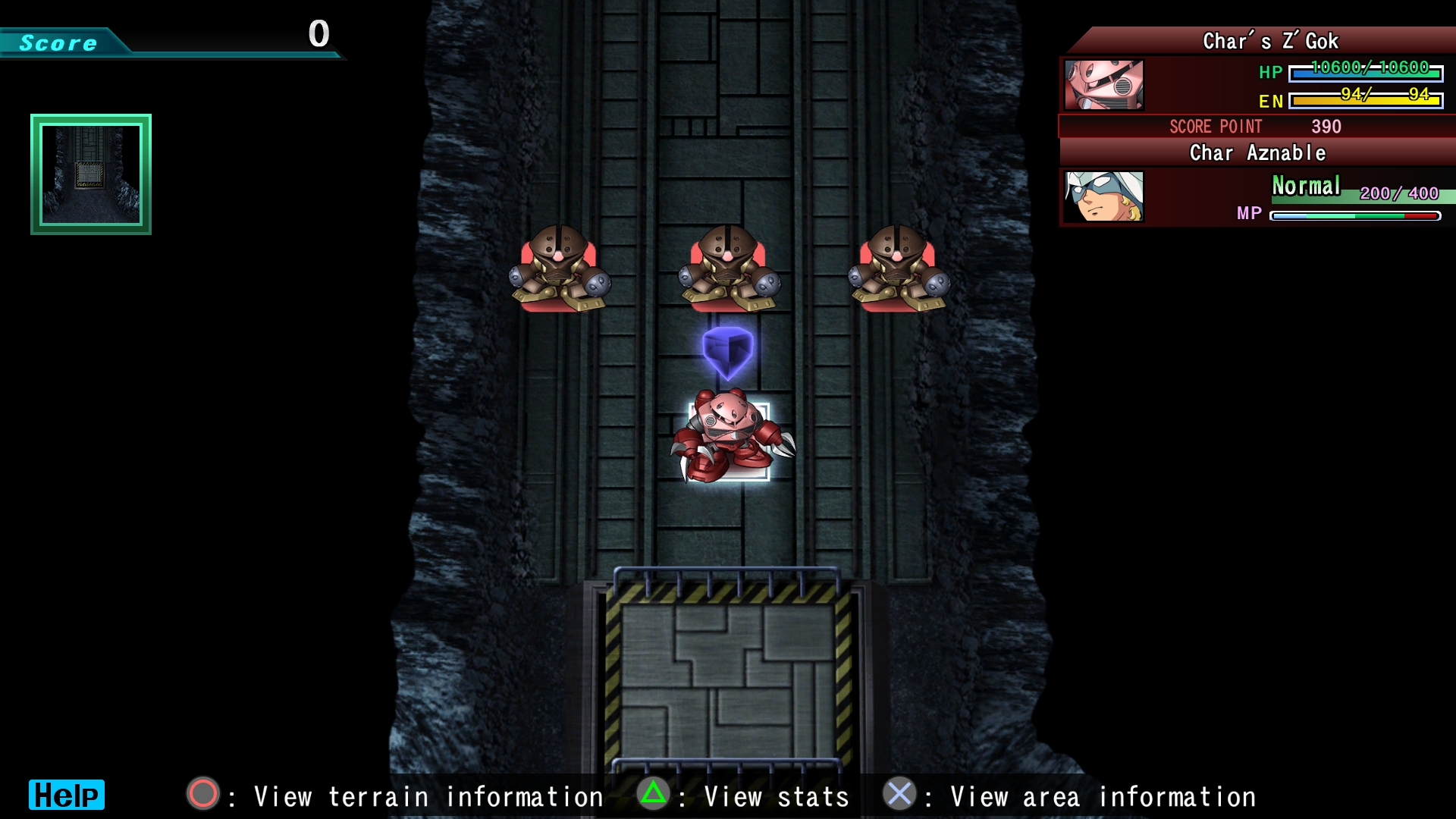Click the Char's Z'Gok unit portrait
Screen dimensions: 1456x819
coord(1103,85)
